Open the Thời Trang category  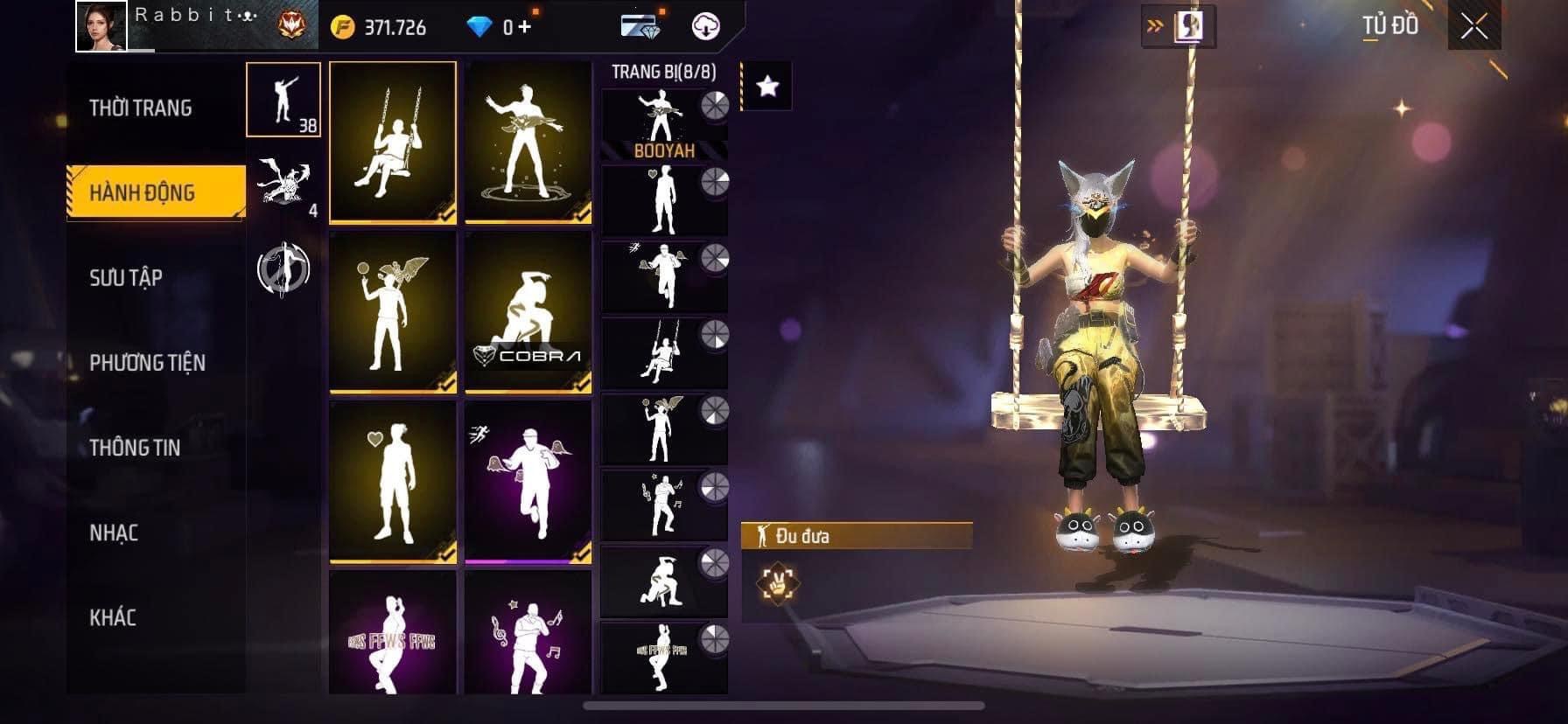140,108
